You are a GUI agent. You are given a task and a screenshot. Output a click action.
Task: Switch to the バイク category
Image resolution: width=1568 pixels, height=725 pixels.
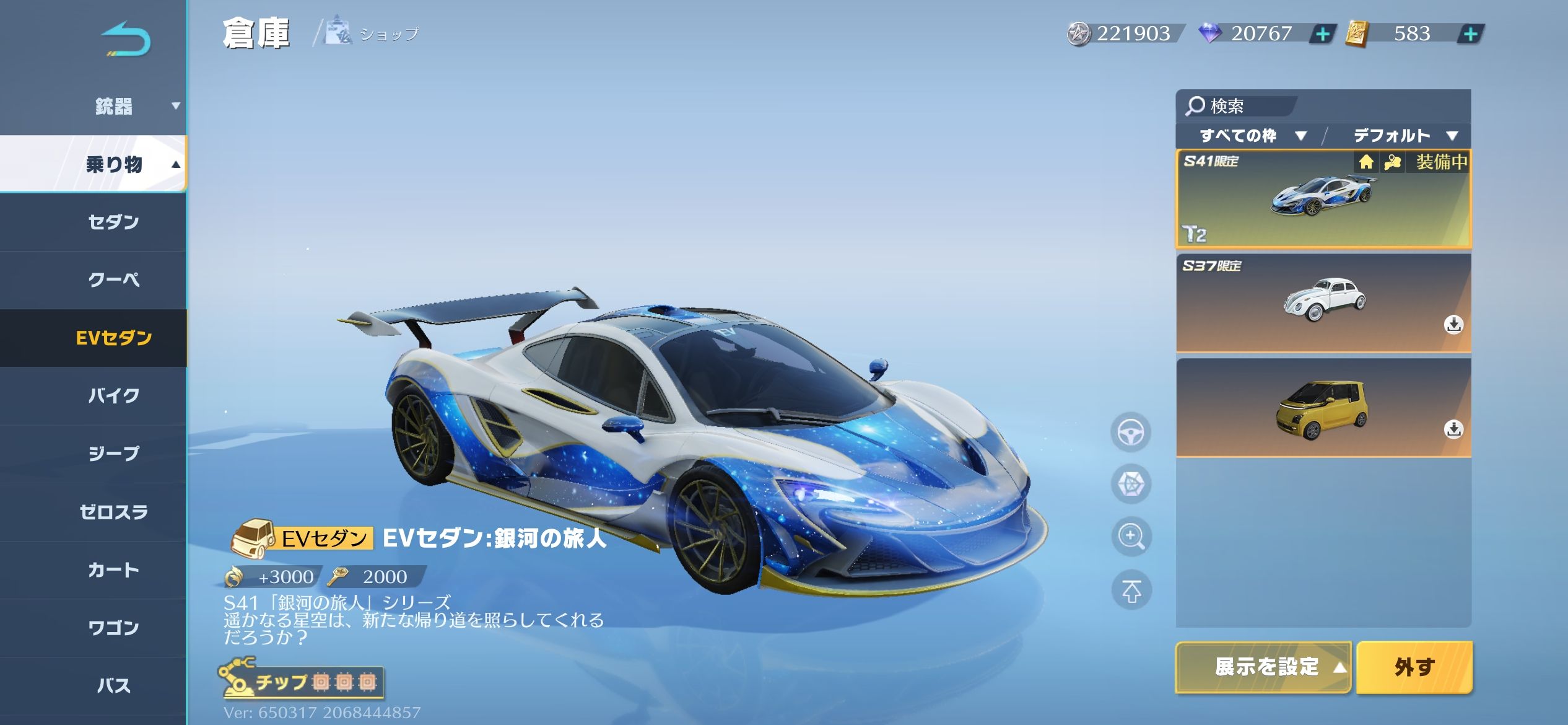click(x=114, y=395)
